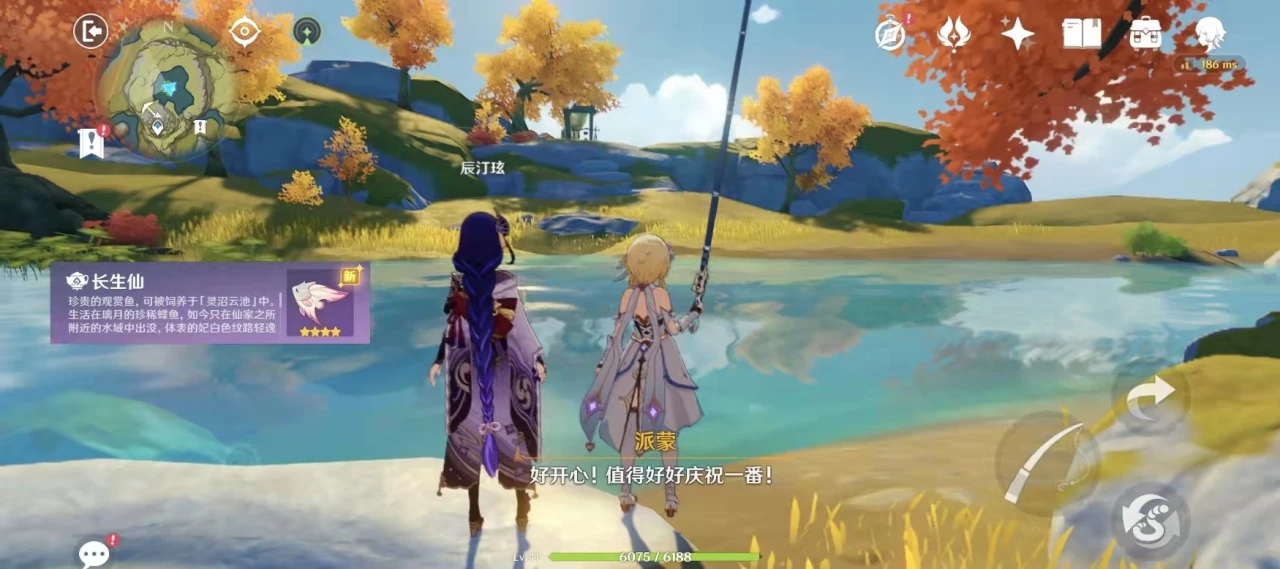The width and height of the screenshot is (1280, 569).
Task: Open the adventurer handbook book icon
Action: point(1081,34)
